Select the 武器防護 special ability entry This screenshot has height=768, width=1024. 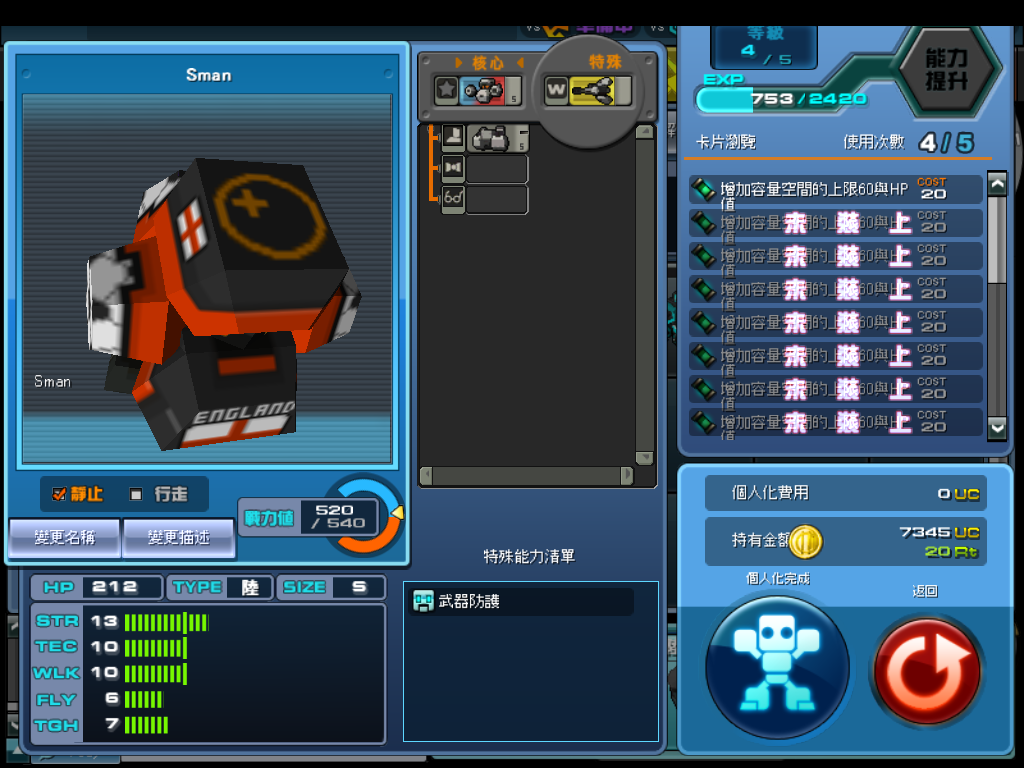(x=522, y=601)
